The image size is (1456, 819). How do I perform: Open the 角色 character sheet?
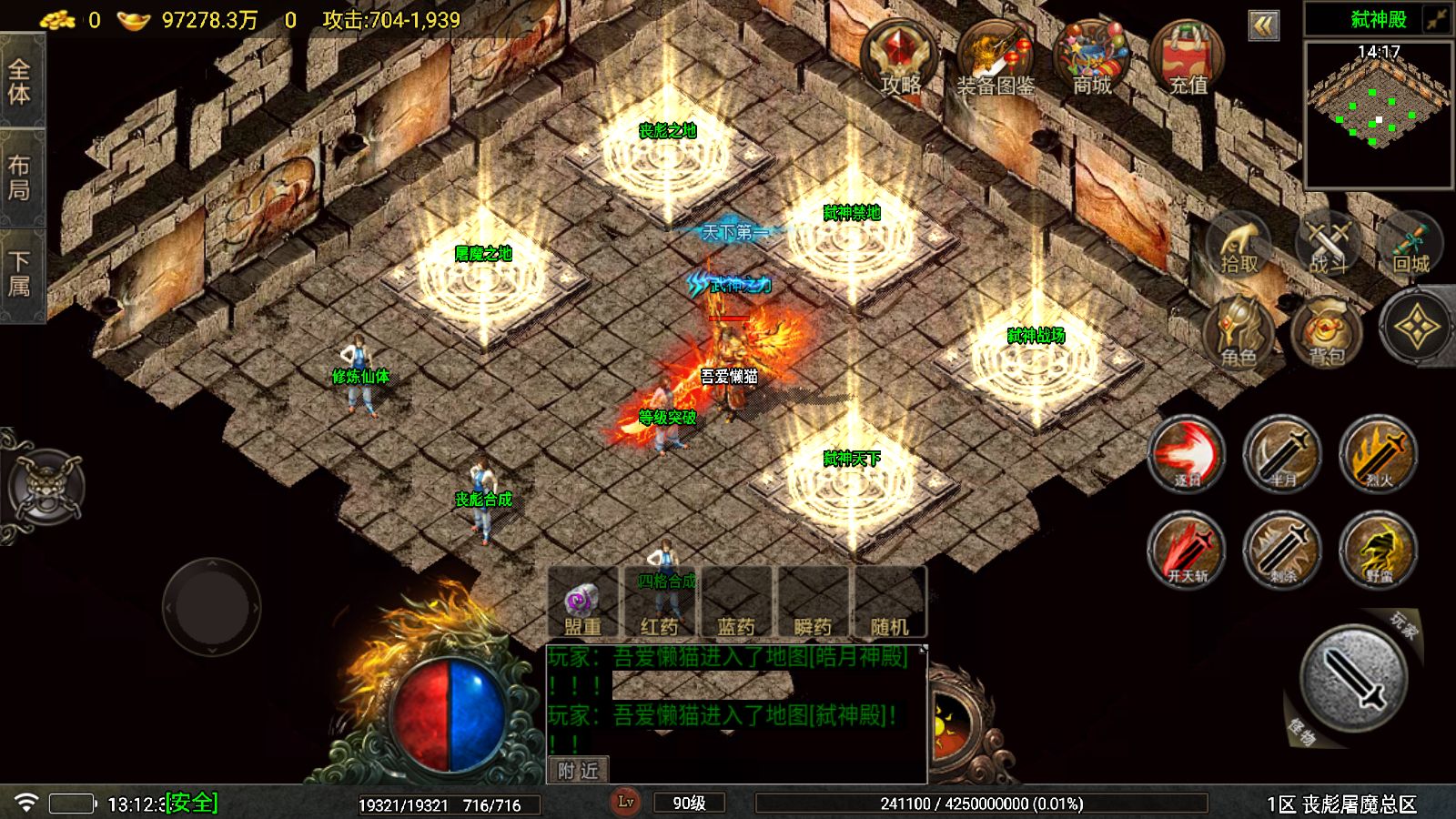coord(1239,331)
